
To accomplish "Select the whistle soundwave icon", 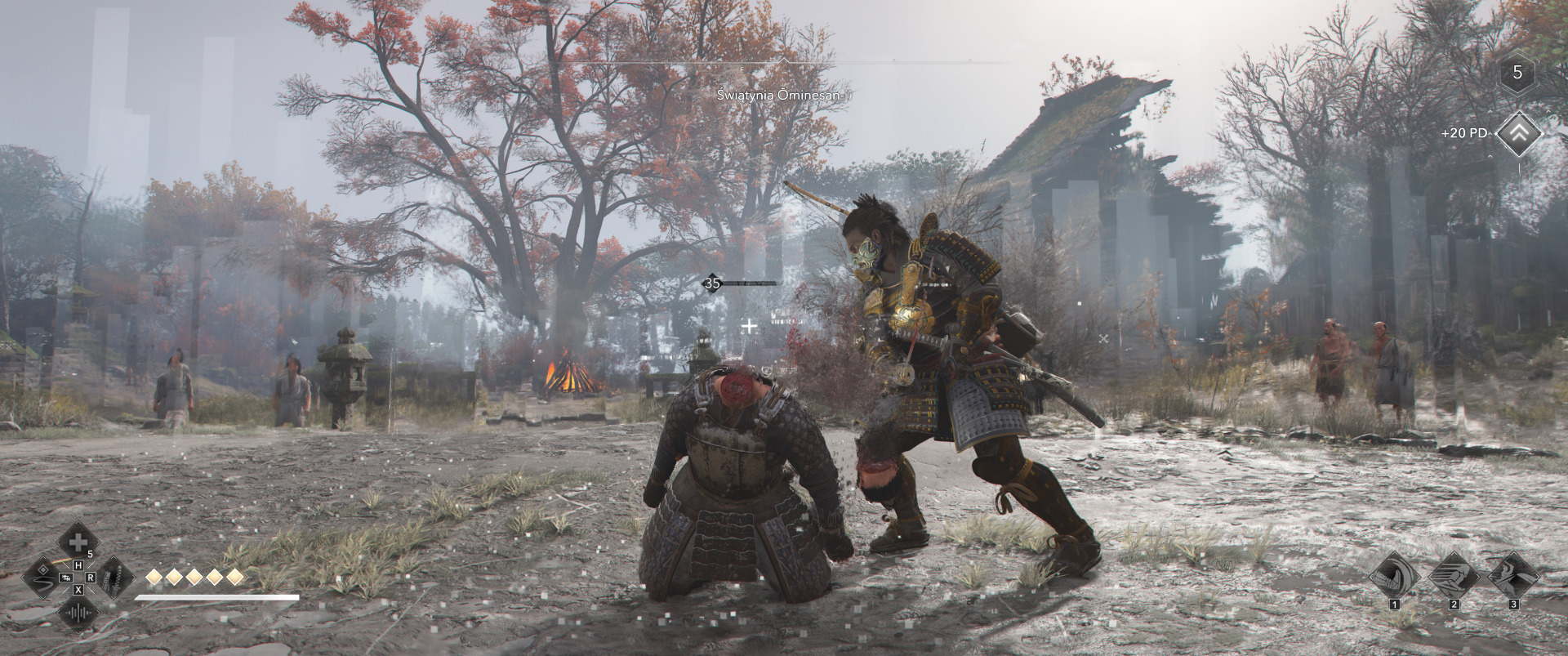I will point(78,613).
